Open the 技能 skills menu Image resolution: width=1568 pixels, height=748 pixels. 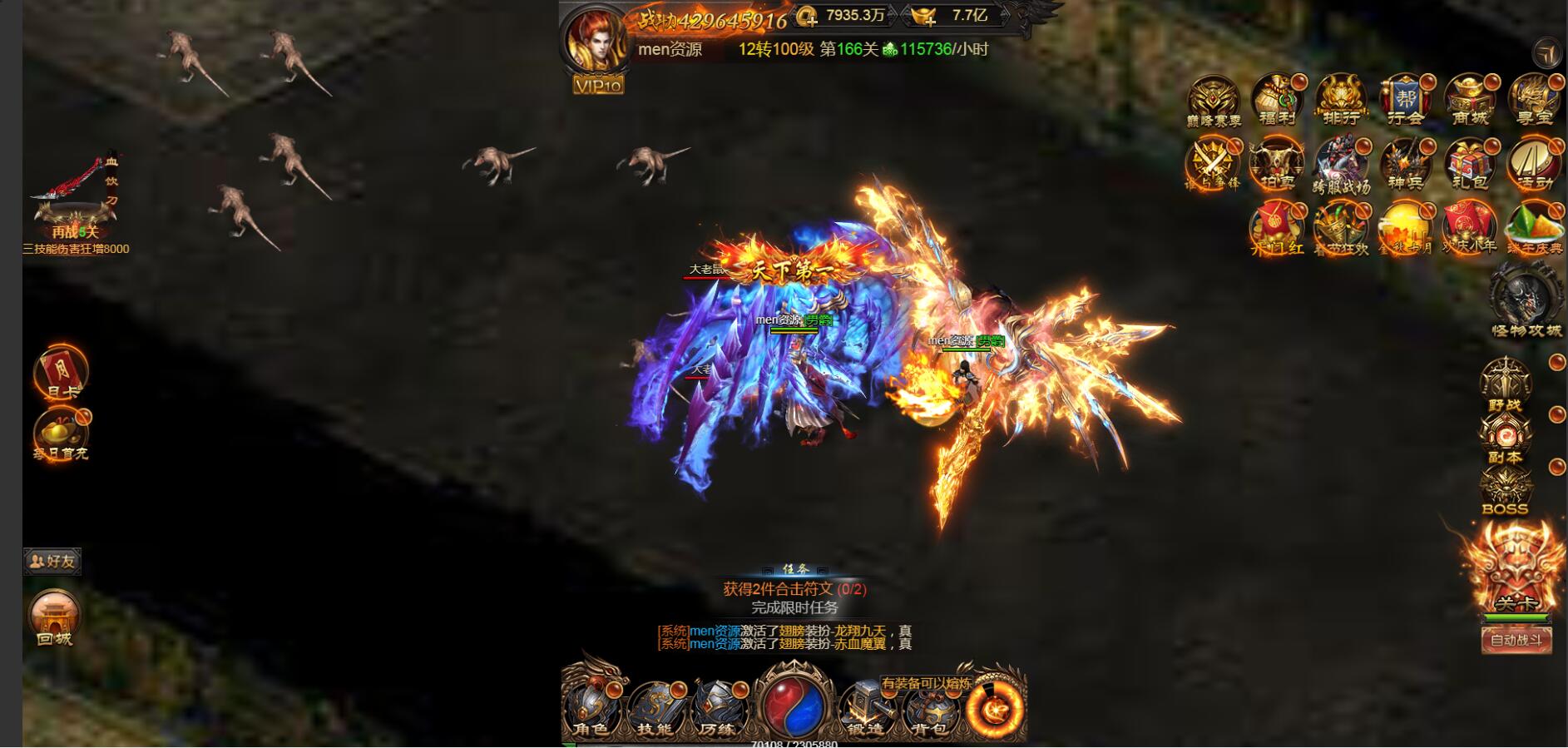point(655,709)
